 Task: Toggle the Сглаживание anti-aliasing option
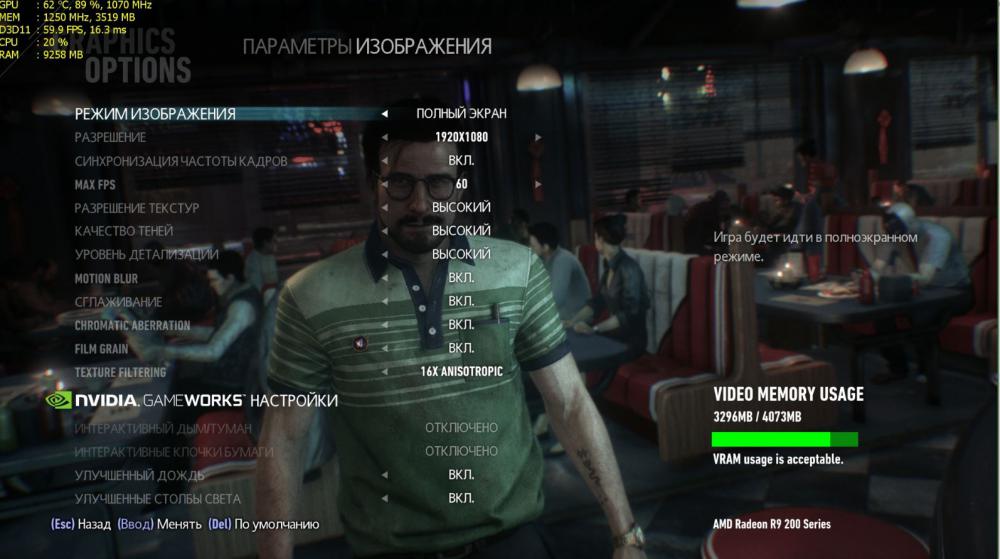click(x=118, y=302)
